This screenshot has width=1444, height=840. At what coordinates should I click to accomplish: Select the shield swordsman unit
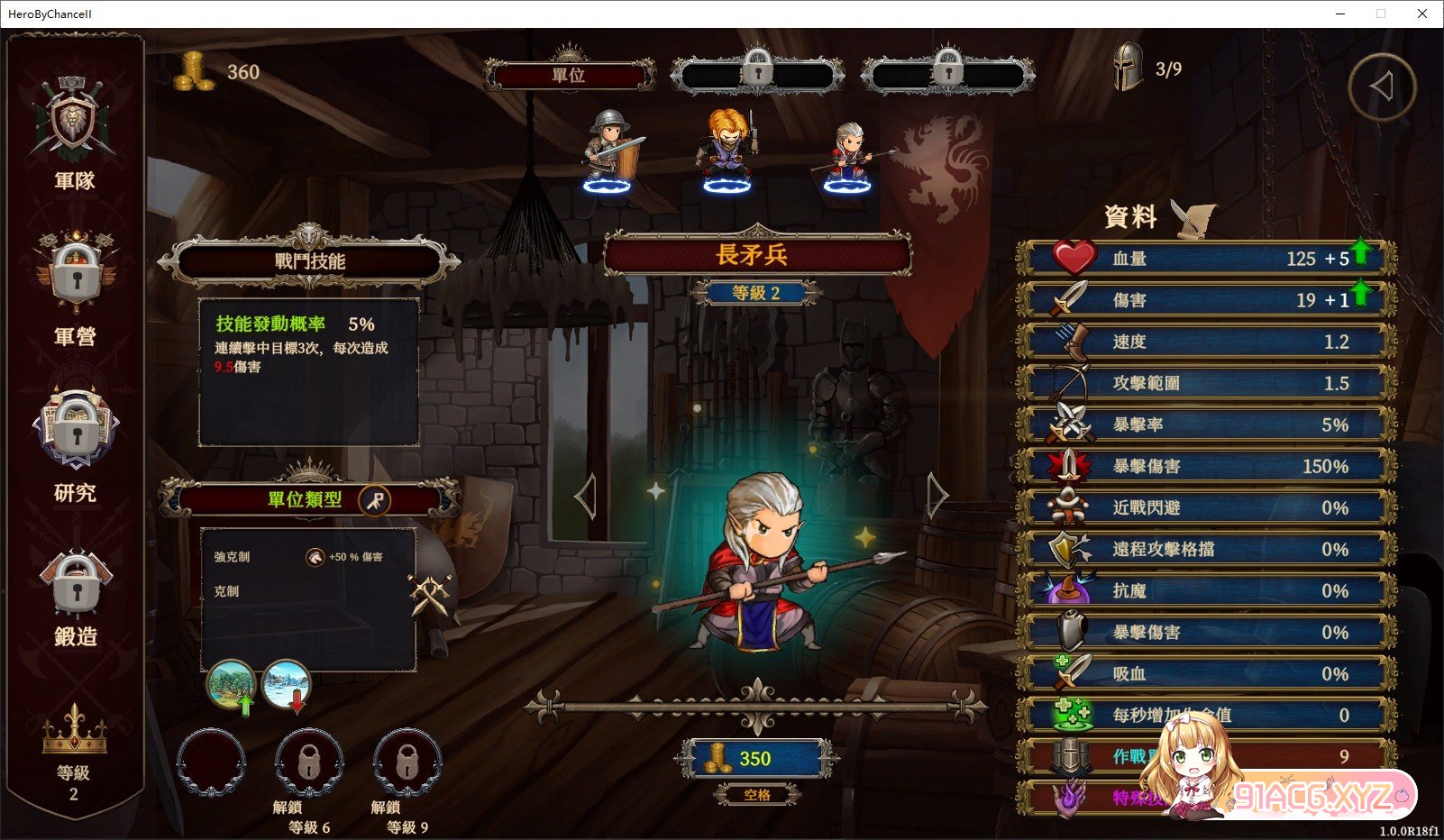point(610,150)
